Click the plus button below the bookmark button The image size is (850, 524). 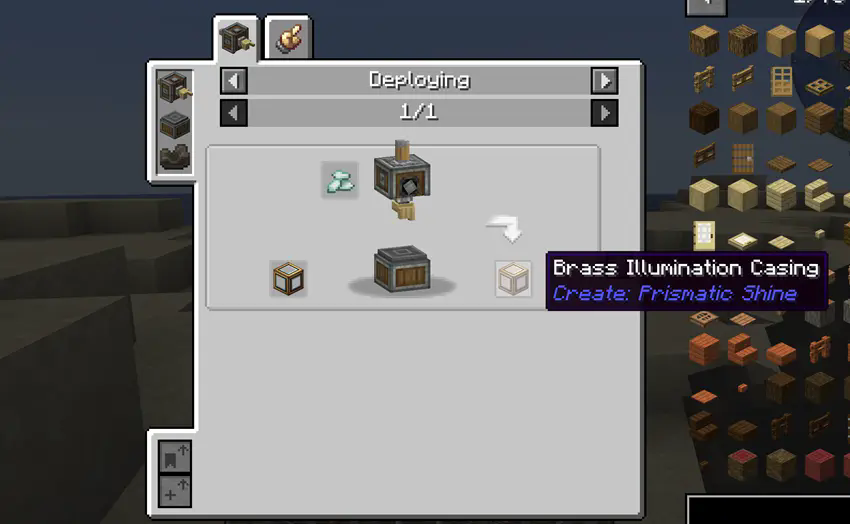pos(175,491)
